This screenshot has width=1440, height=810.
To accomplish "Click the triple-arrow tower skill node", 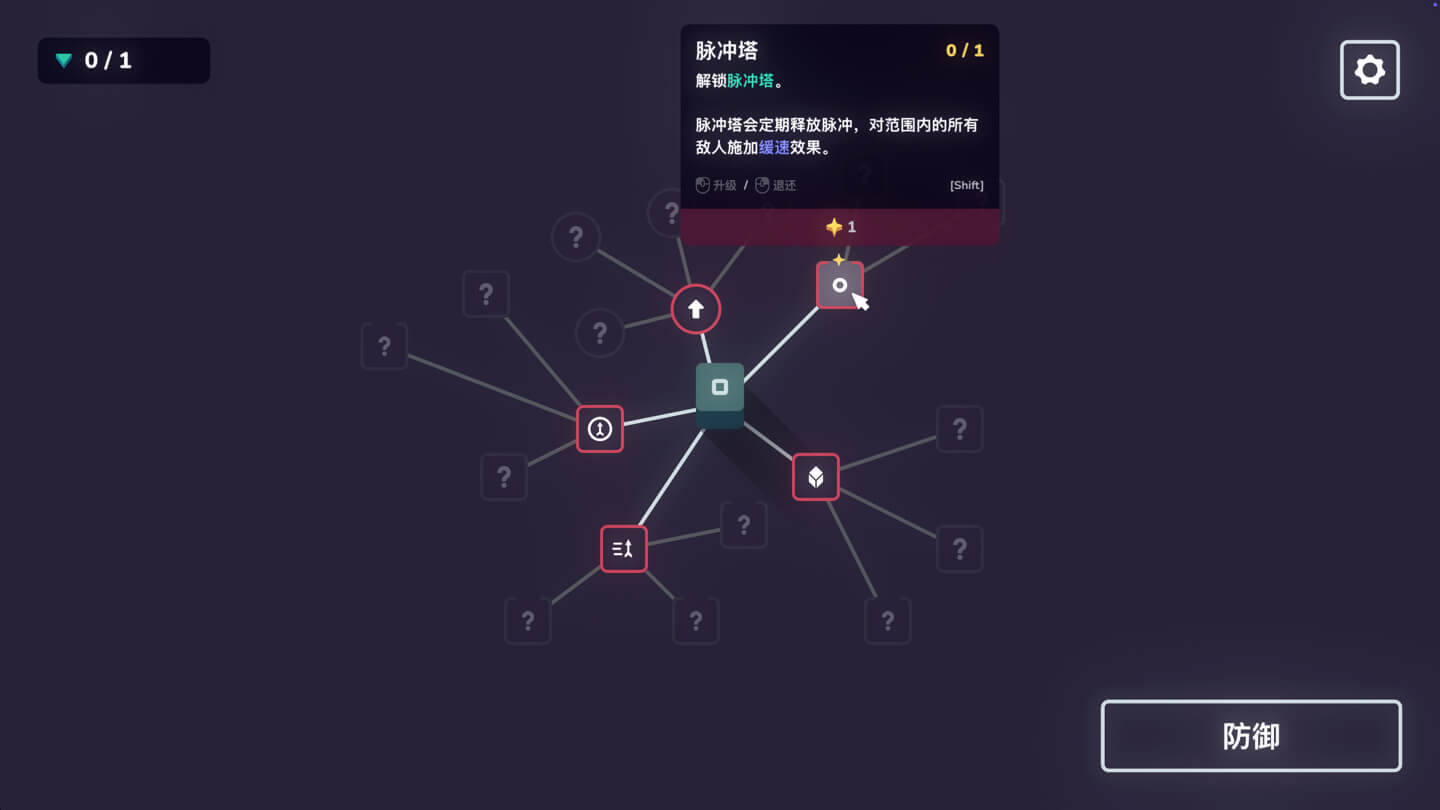I will tap(623, 548).
